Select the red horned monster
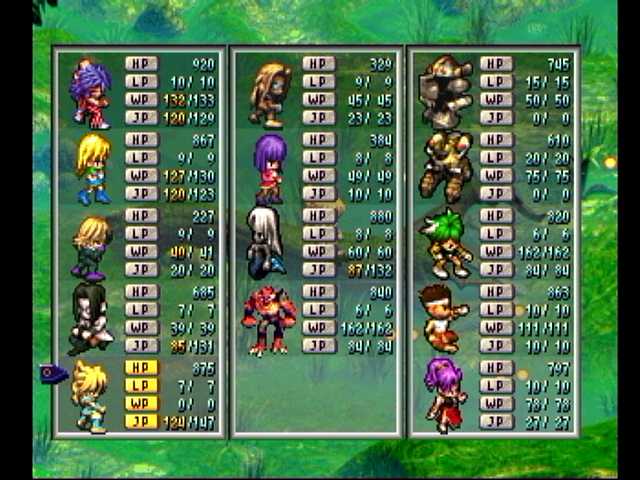Image resolution: width=640 pixels, height=480 pixels. [269, 320]
